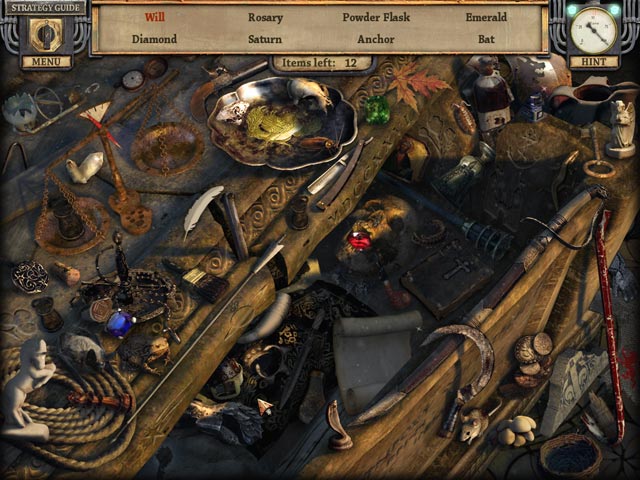Choose Powder Flask from the list
The image size is (640, 480).
[376, 17]
